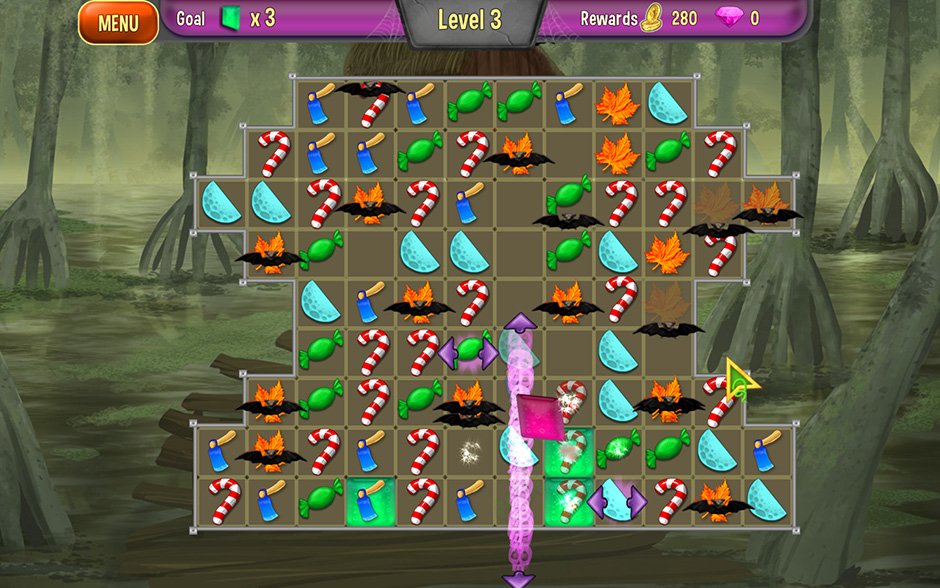Click the green-highlighted axe tile
Image resolution: width=940 pixels, height=588 pixels.
(x=369, y=499)
